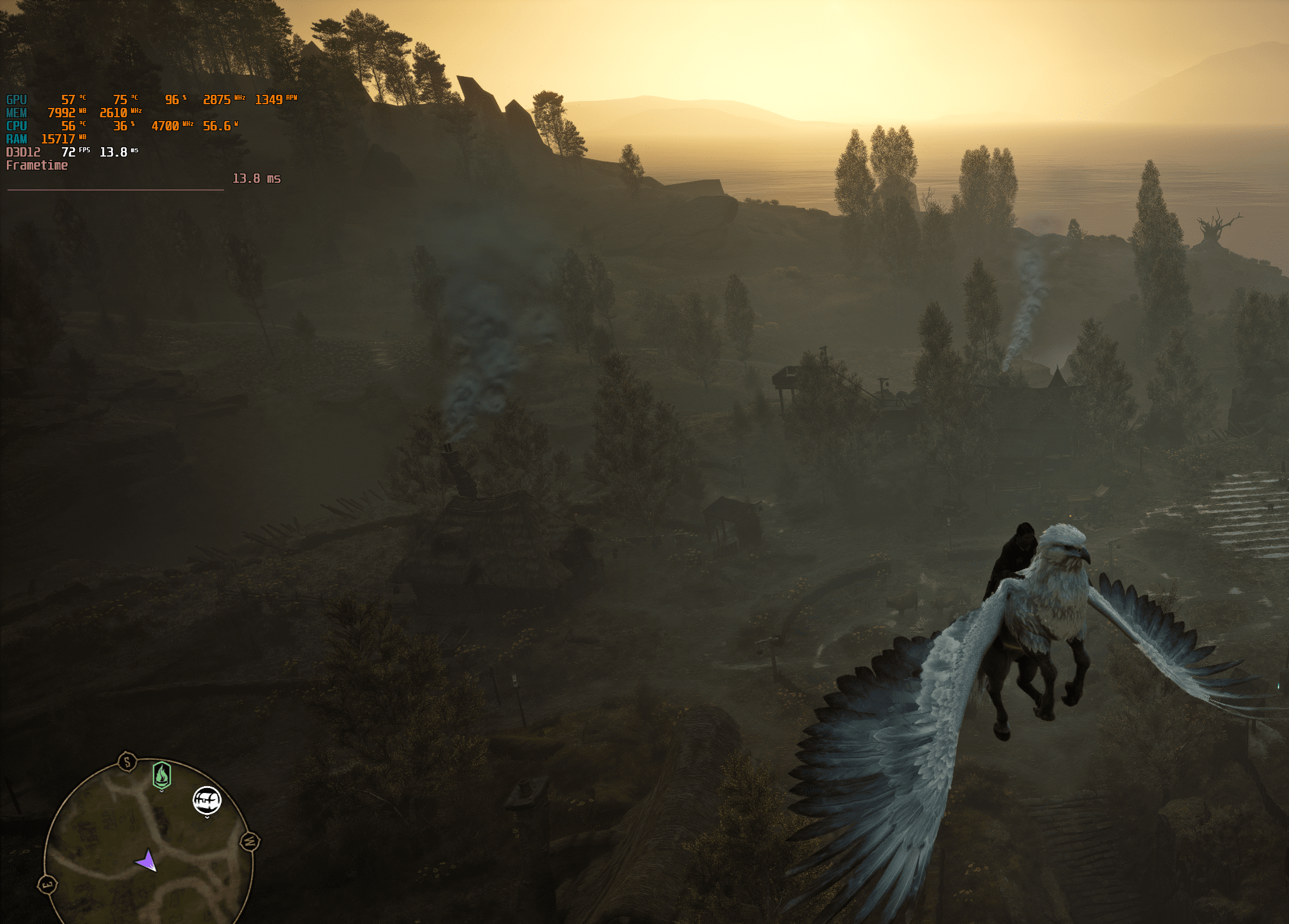Select the white treasure chest minimap marker
This screenshot has height=924, width=1289.
point(207,800)
